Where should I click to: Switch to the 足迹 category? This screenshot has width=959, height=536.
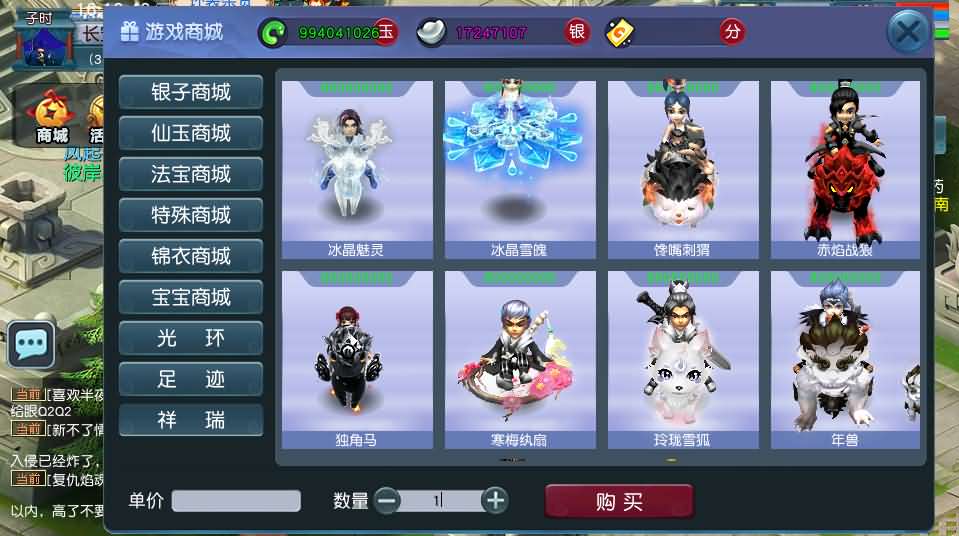coord(191,379)
